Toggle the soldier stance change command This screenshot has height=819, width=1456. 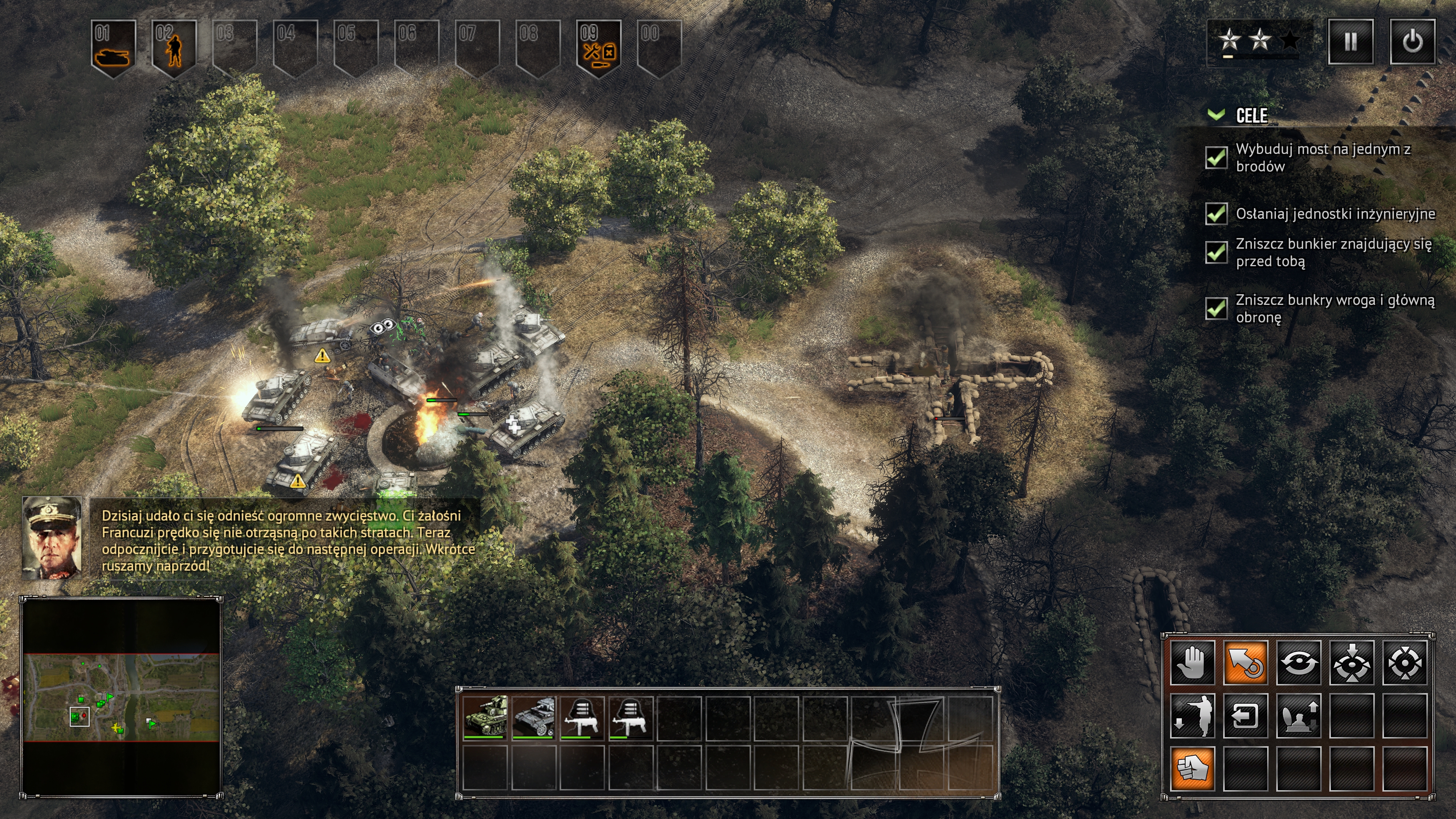(x=1192, y=715)
